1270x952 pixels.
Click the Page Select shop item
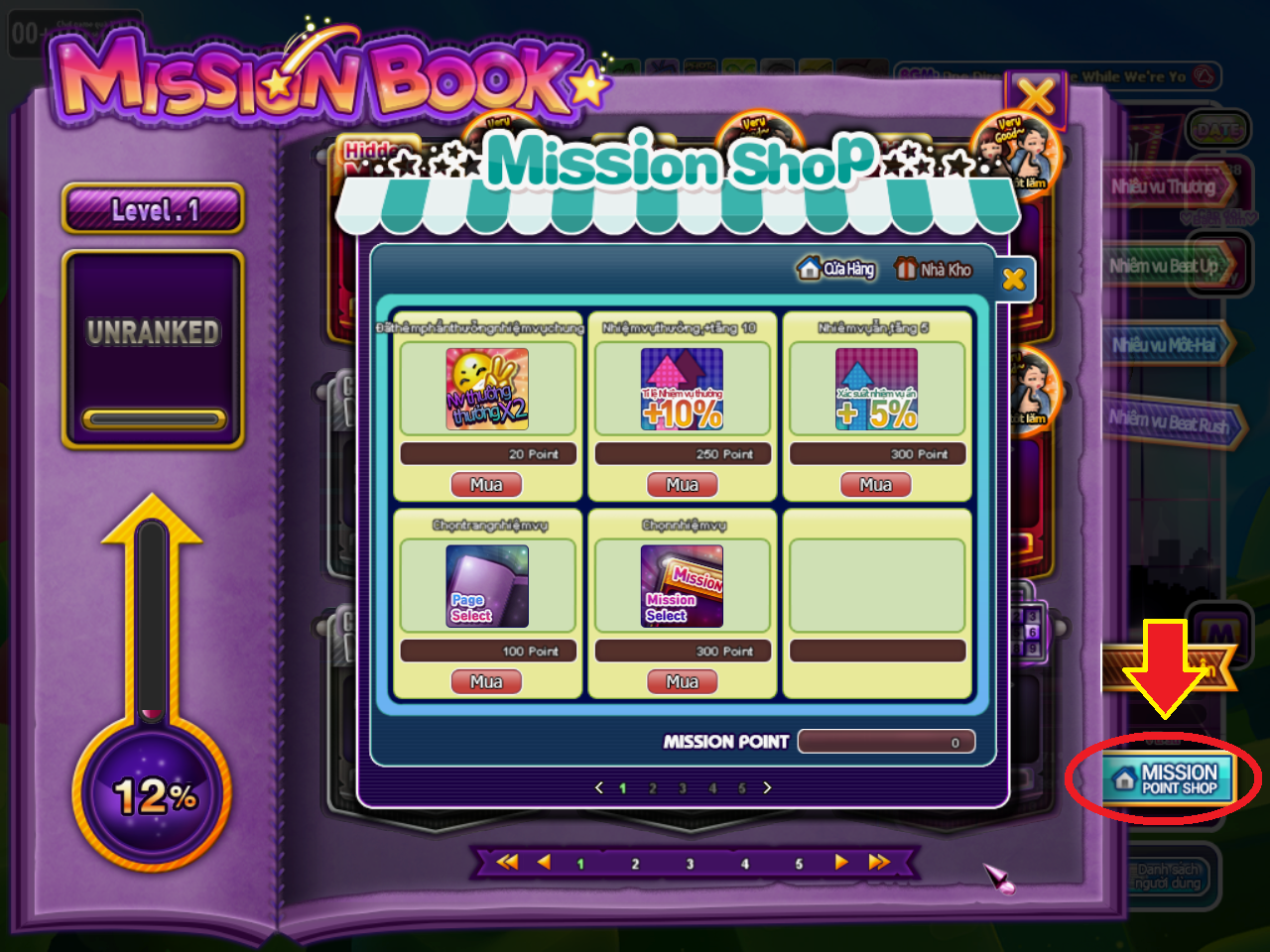486,585
